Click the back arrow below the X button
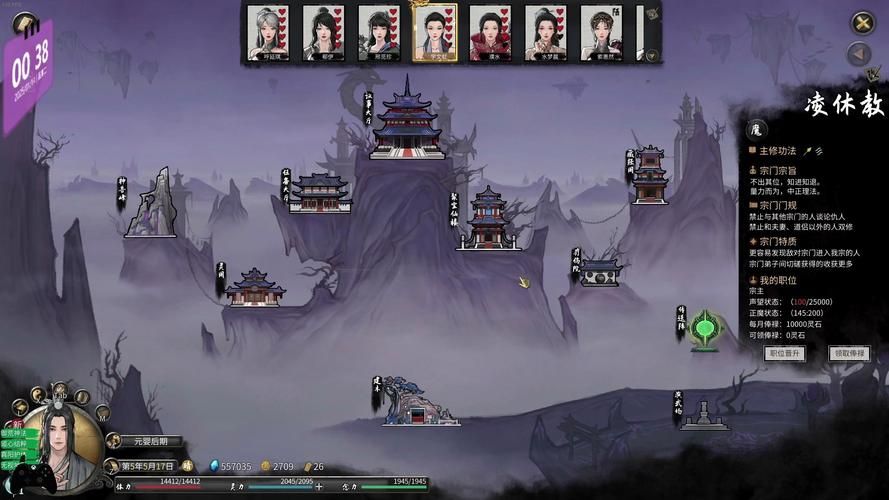889x500 pixels. (x=859, y=54)
